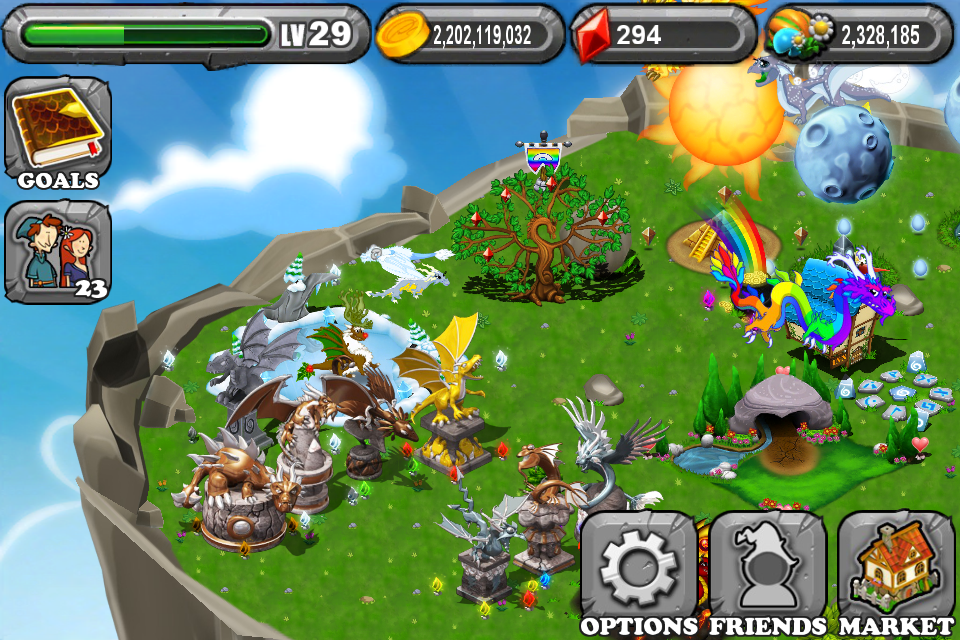Tap the gold coin balance panel
The image size is (960, 640).
[x=470, y=35]
